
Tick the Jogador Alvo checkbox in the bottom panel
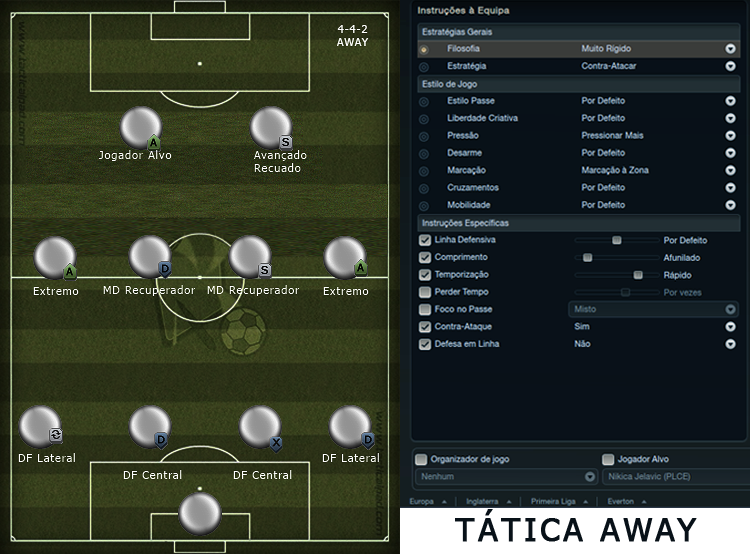(608, 459)
